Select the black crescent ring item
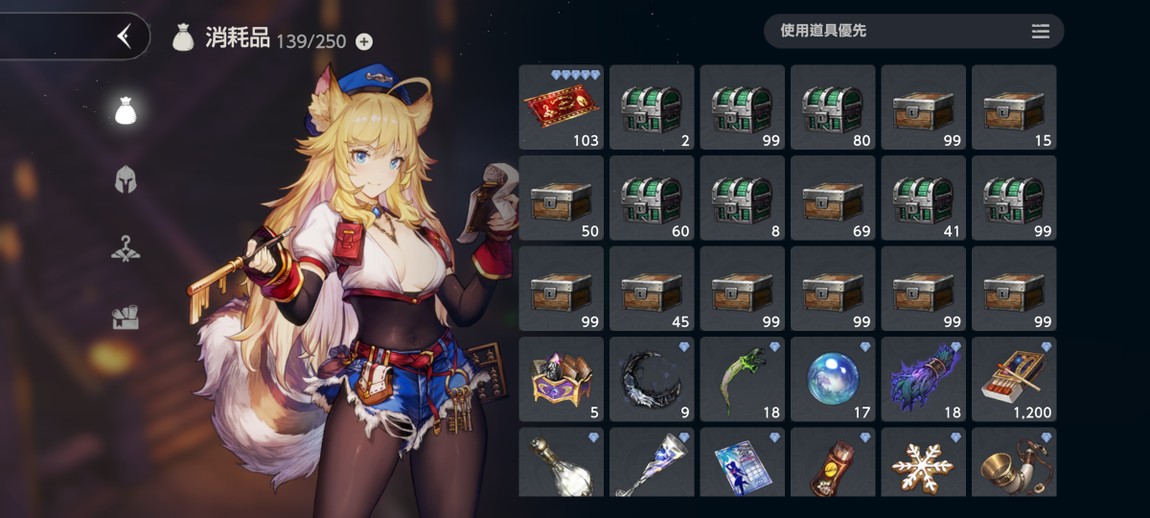The width and height of the screenshot is (1150, 518). (x=652, y=379)
